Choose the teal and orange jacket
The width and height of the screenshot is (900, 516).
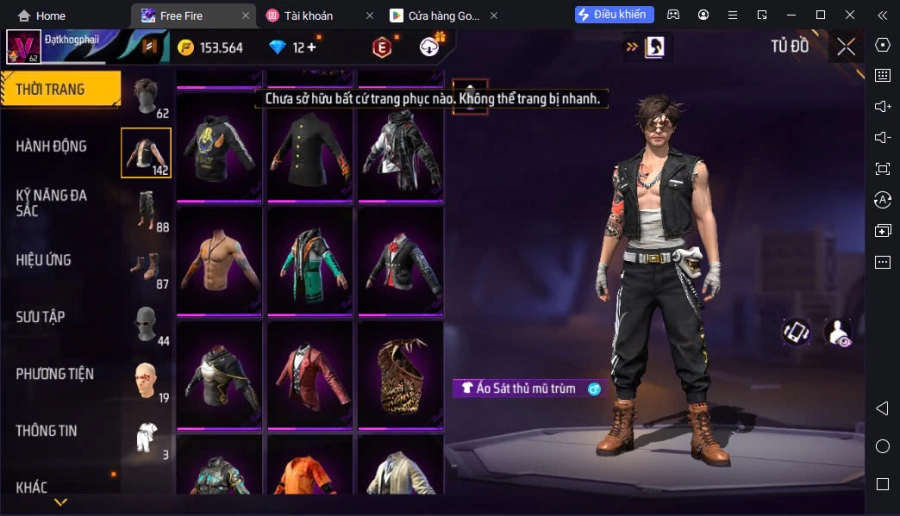[x=309, y=261]
